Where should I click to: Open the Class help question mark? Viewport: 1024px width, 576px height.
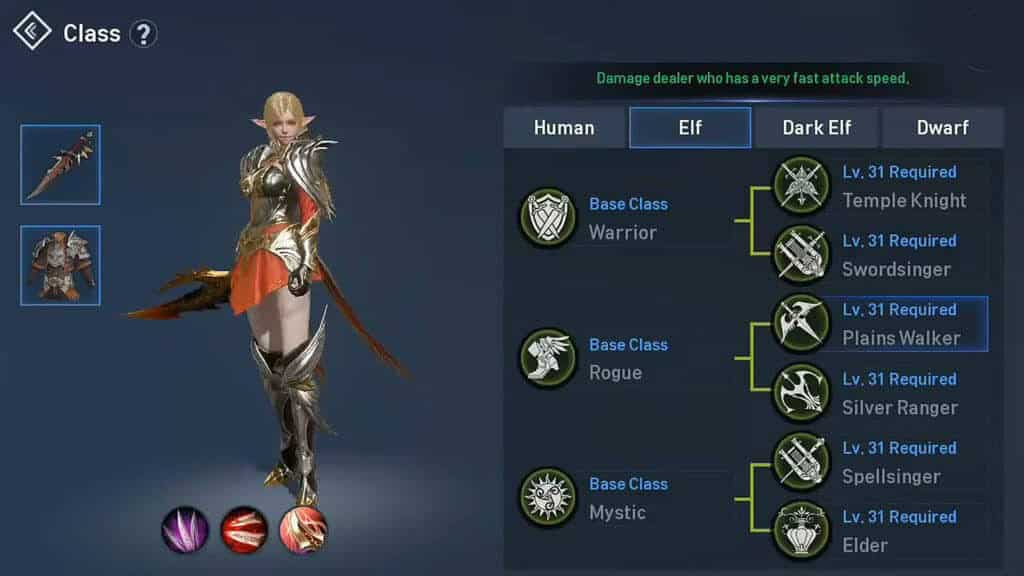click(x=144, y=33)
